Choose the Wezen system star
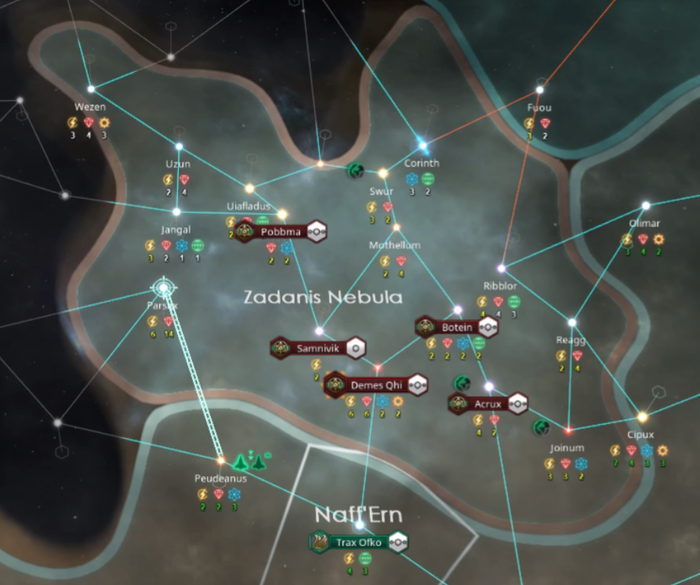The width and height of the screenshot is (700, 585). [x=90, y=89]
